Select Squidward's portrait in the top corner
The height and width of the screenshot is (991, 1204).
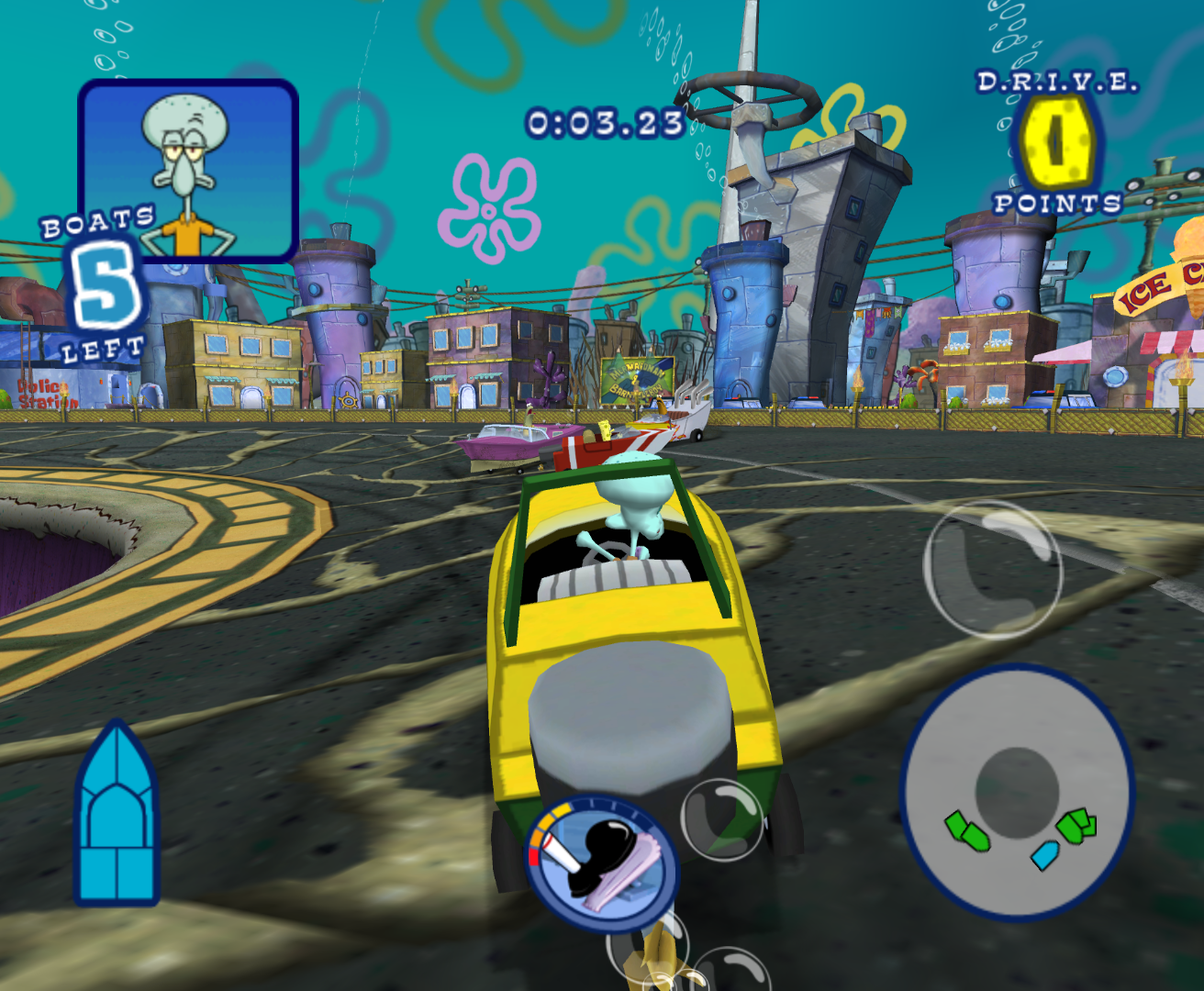[186, 170]
